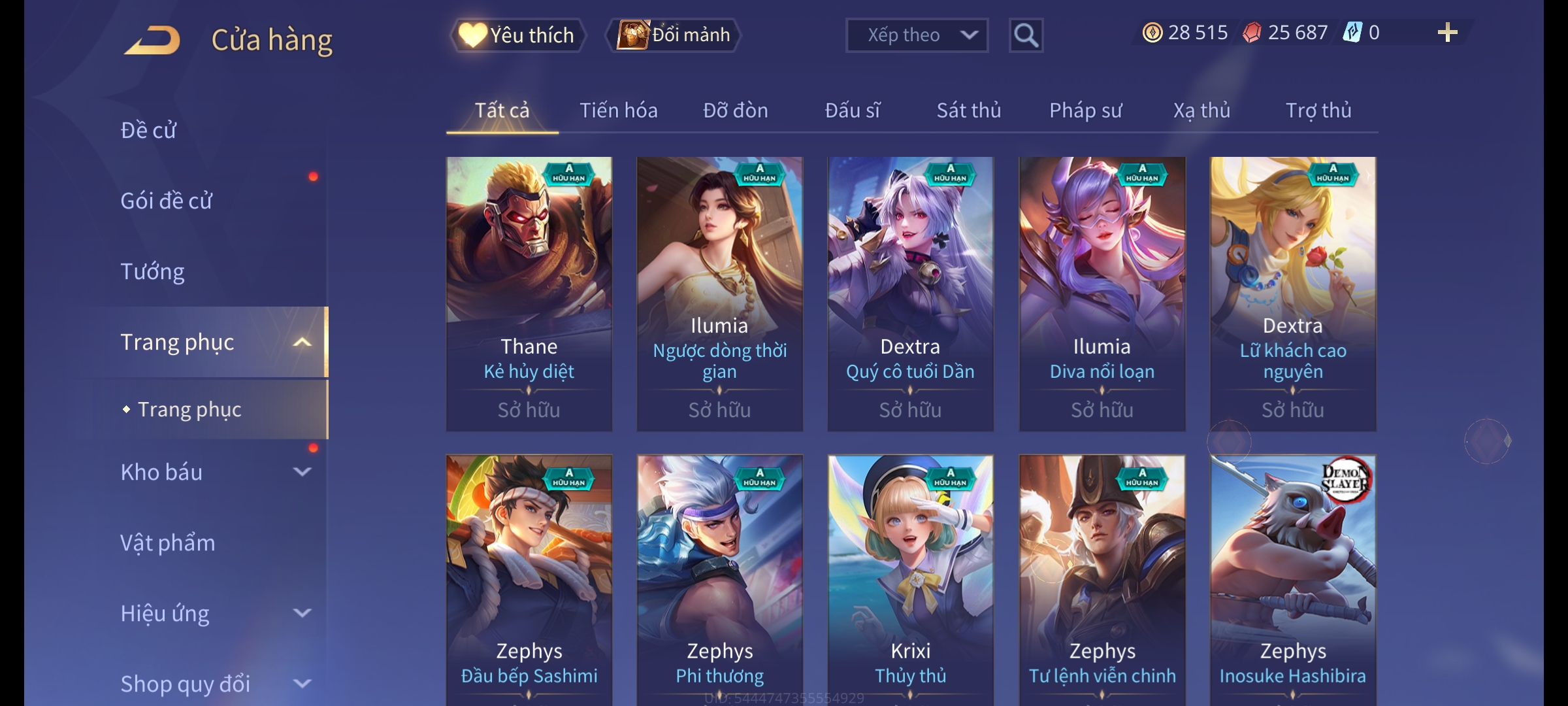The height and width of the screenshot is (706, 1568).
Task: Go to the Tướng heroes section
Action: (153, 271)
